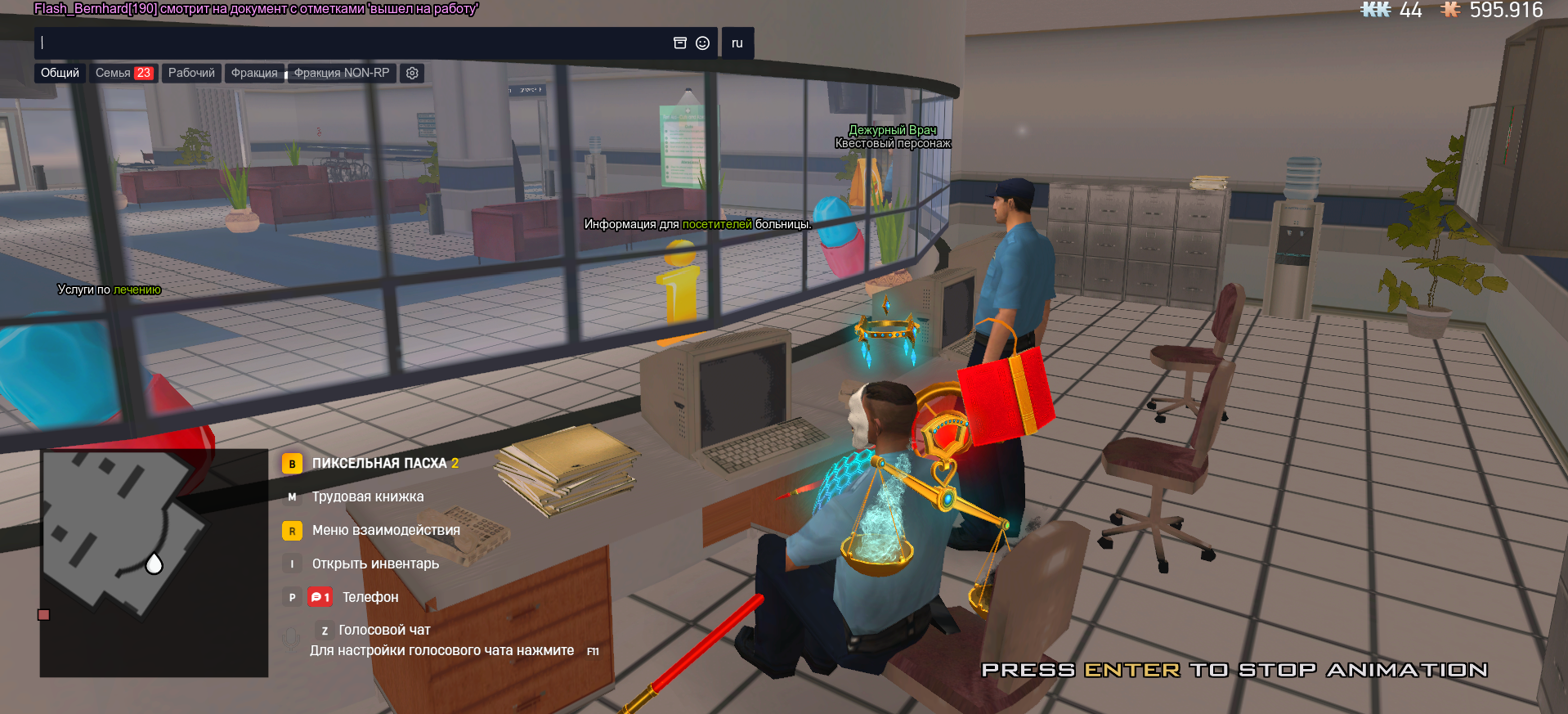
Task: Click the minimap
Action: [x=154, y=563]
